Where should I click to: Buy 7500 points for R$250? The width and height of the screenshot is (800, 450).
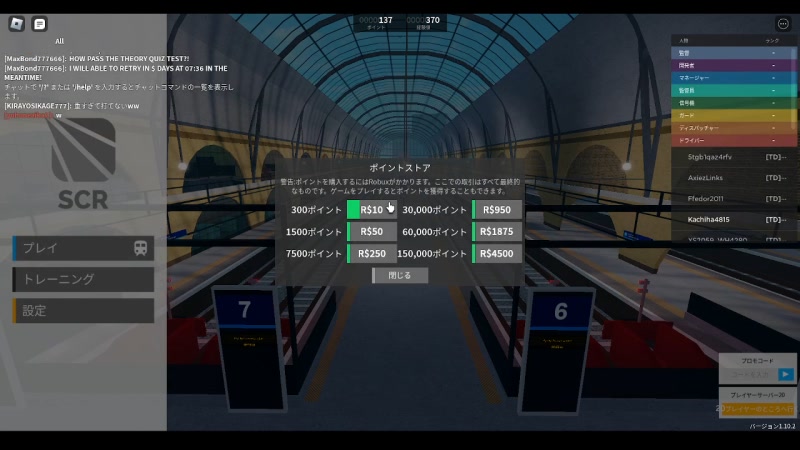pos(372,254)
